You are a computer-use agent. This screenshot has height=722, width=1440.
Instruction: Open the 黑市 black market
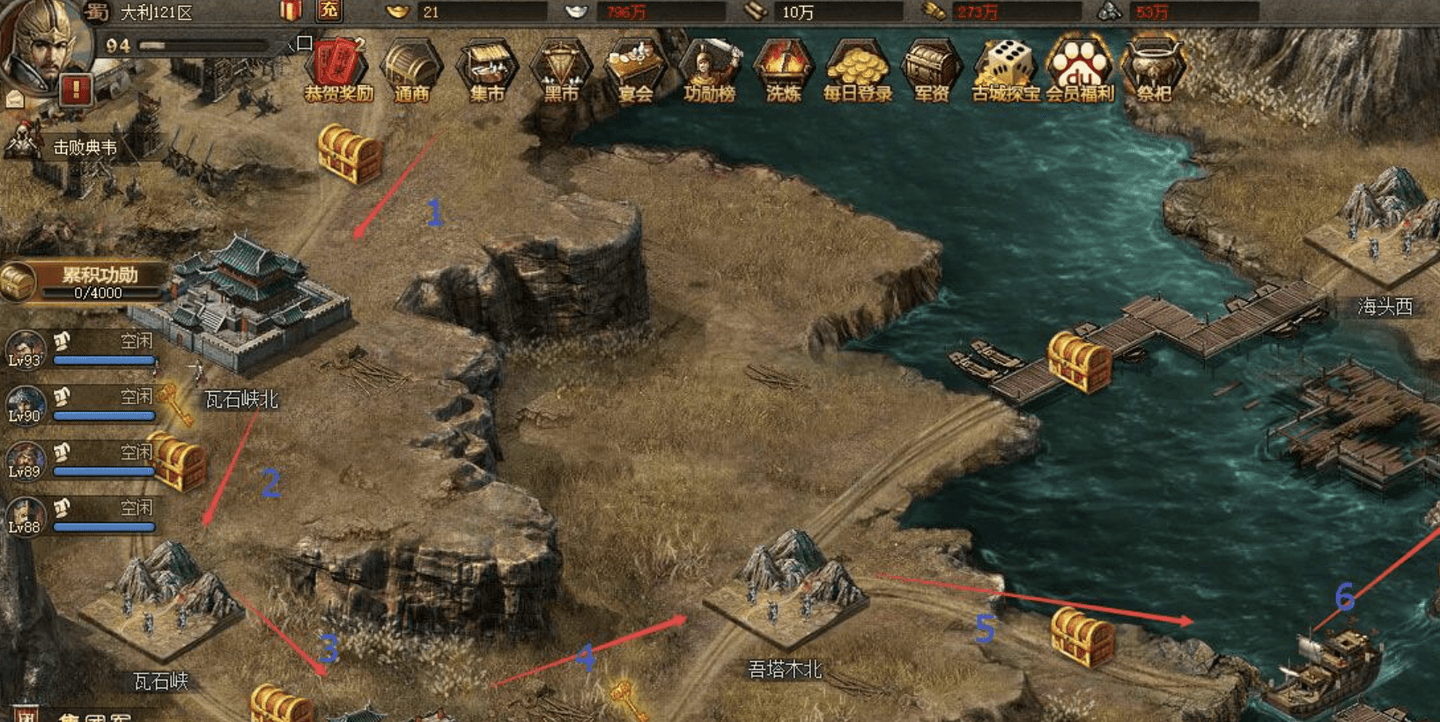point(561,66)
